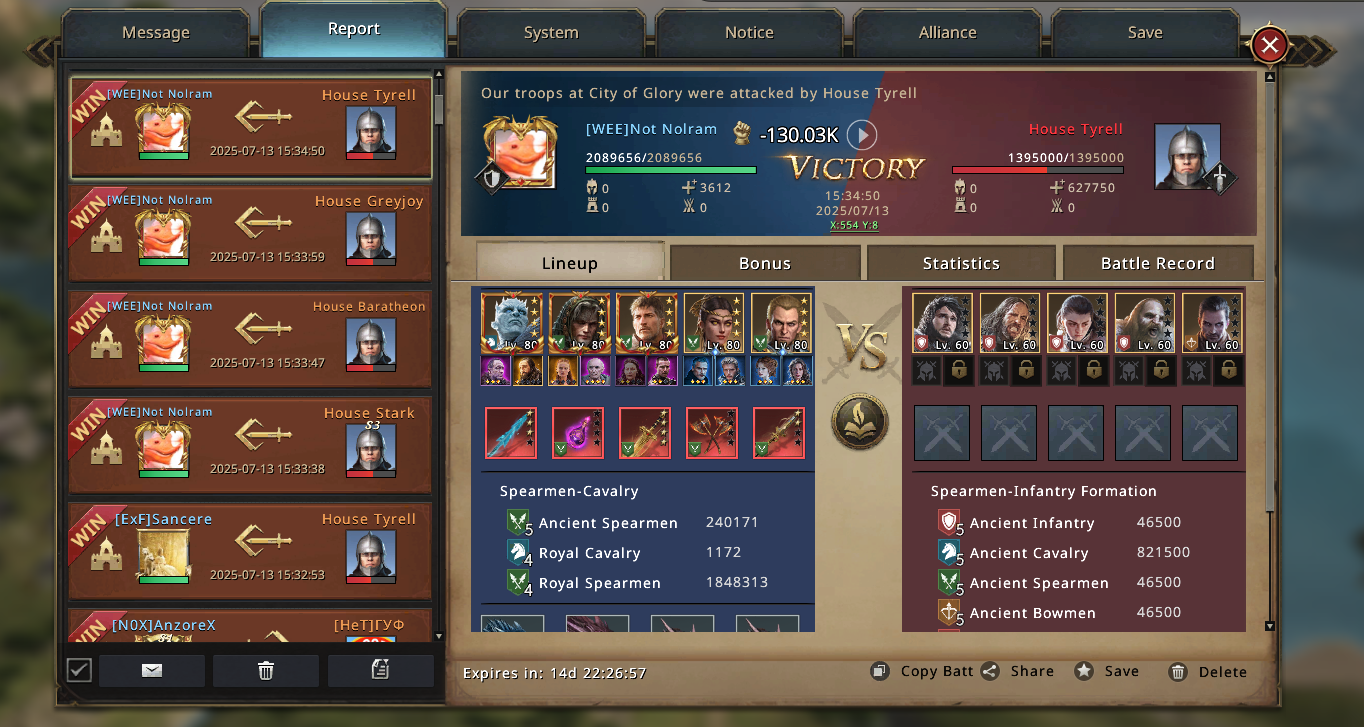Delete this battle report
This screenshot has width=1364, height=727.
coord(1208,672)
